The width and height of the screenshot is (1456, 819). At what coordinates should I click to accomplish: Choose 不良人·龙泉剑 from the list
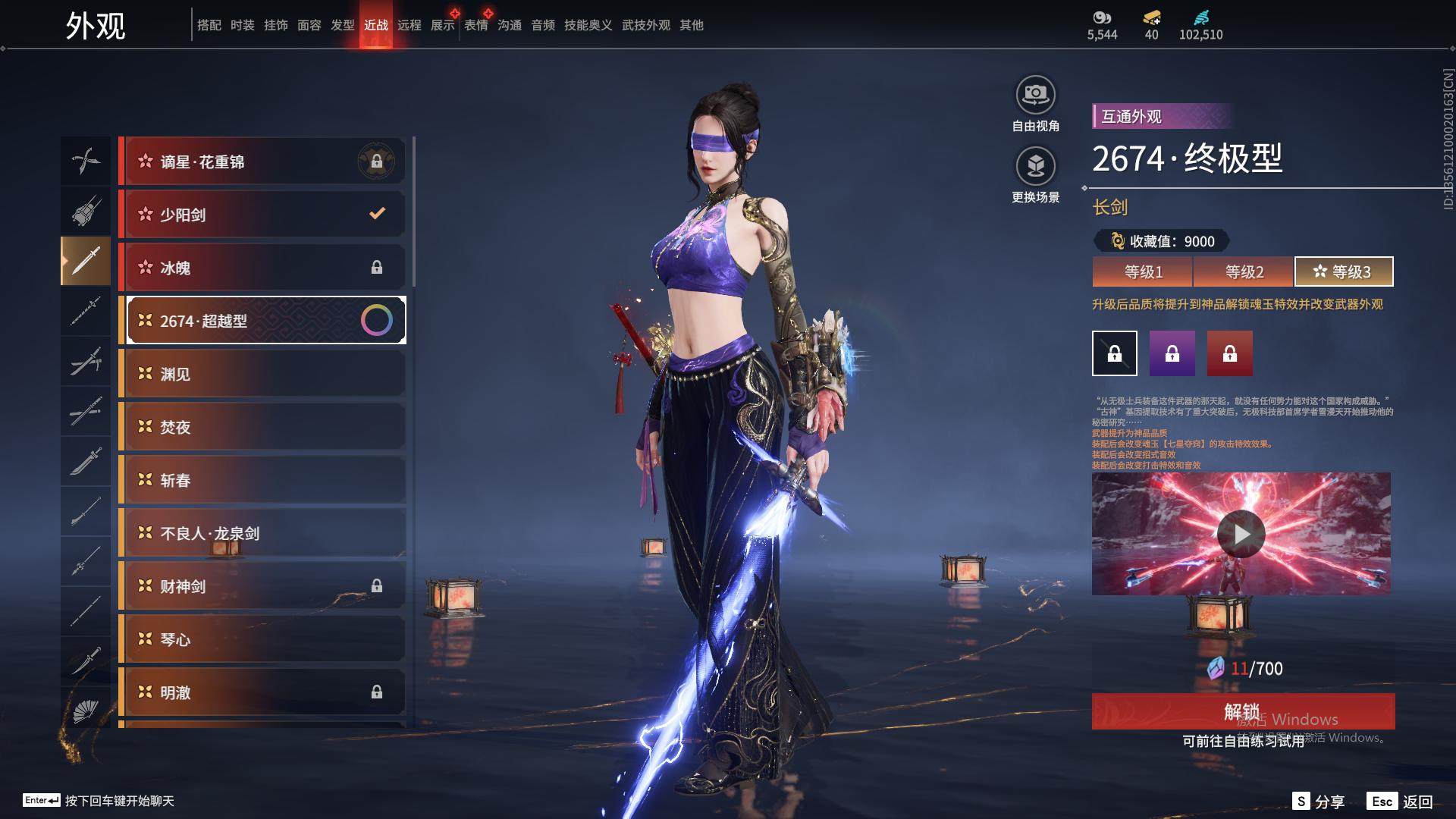262,533
